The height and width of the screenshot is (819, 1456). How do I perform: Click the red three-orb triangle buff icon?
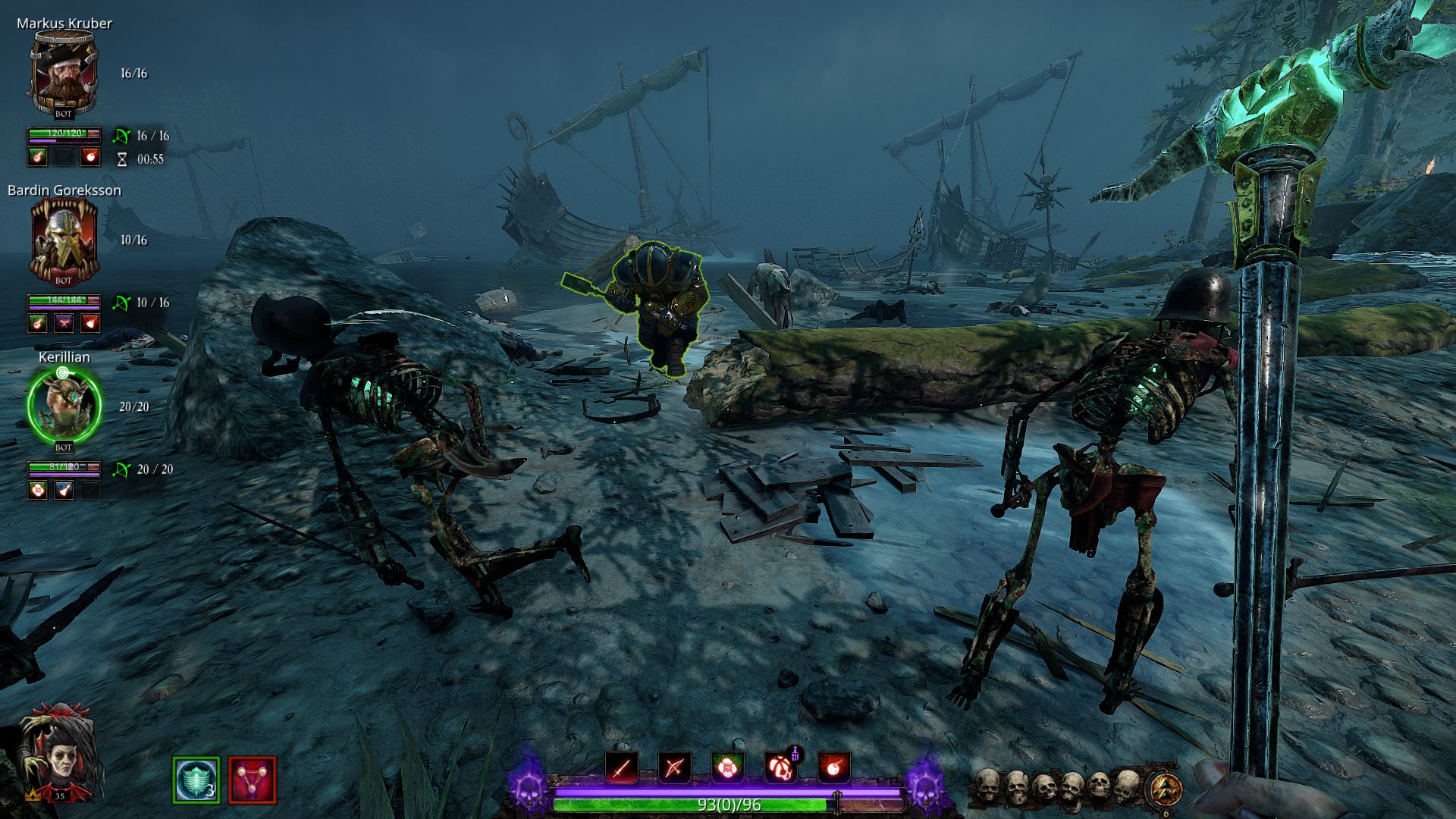(253, 780)
